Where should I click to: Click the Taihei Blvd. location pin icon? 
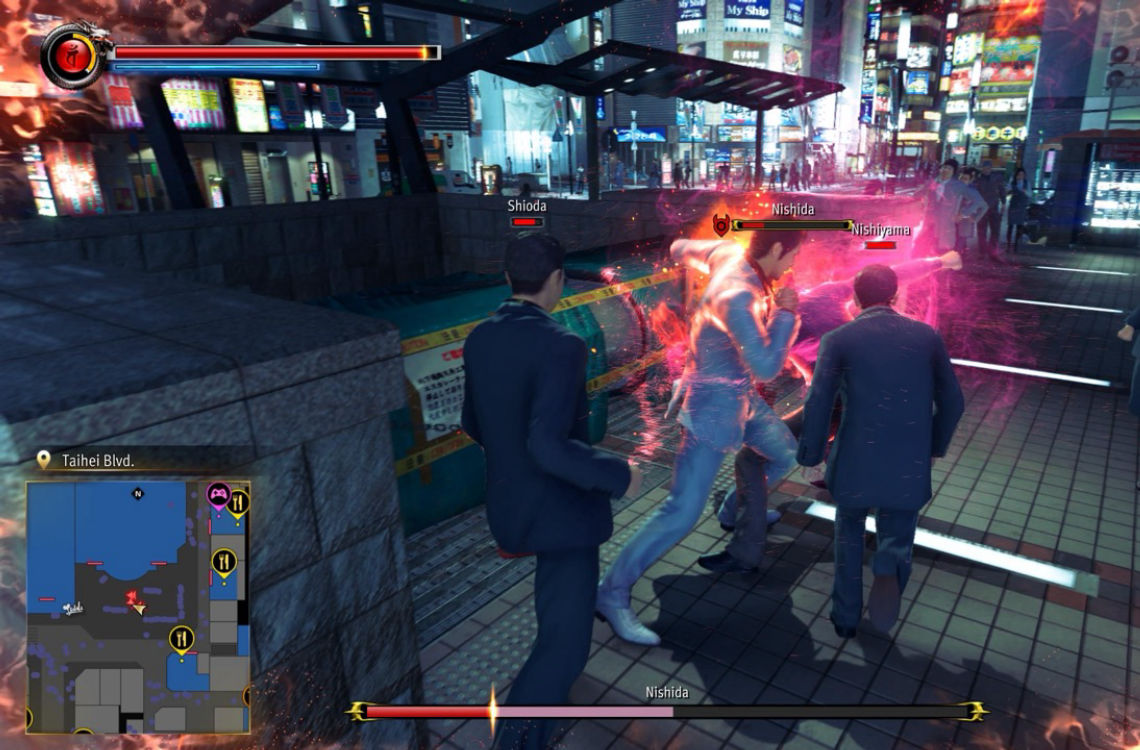(x=43, y=459)
